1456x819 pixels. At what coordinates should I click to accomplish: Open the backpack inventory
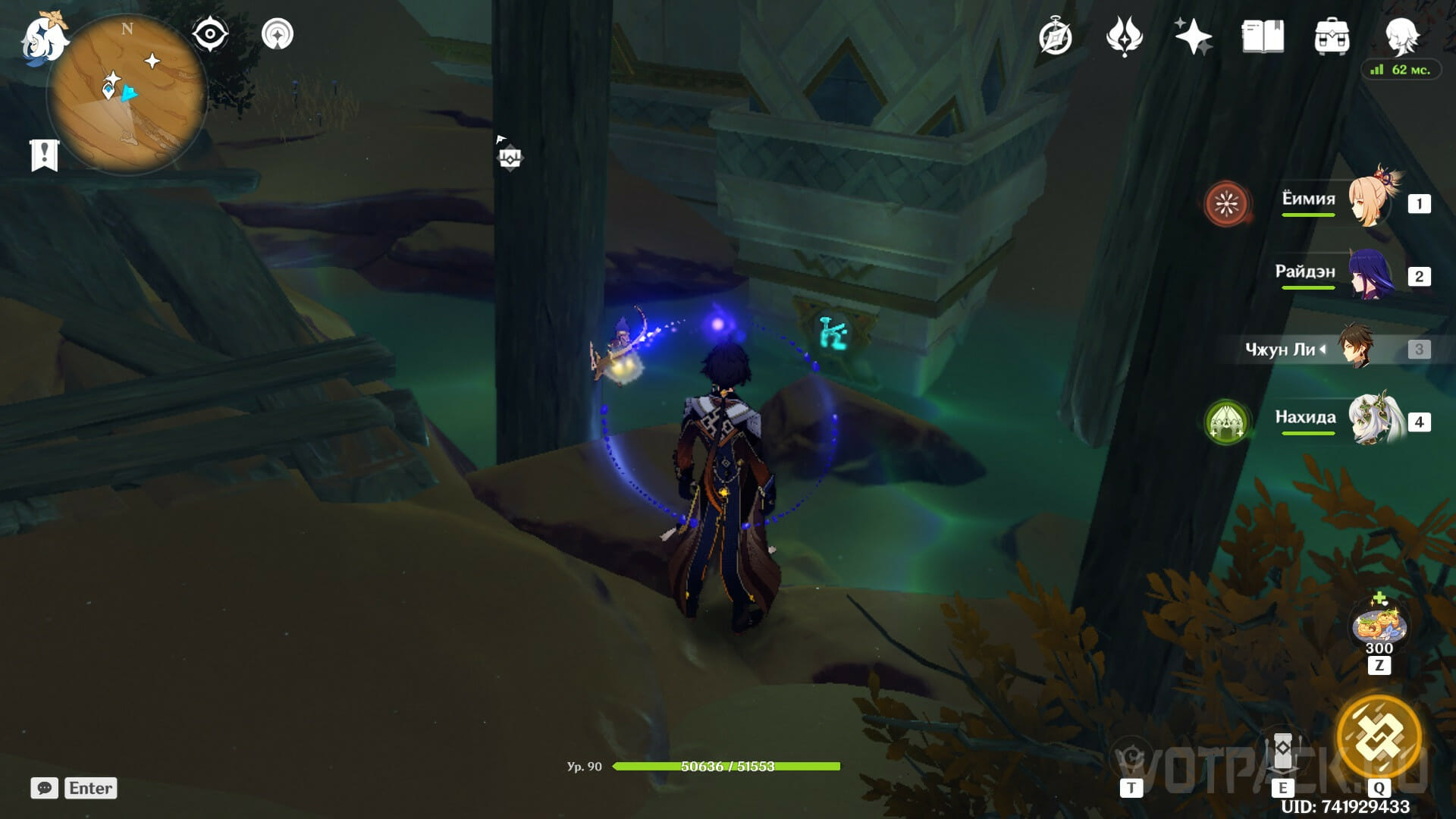coord(1332,36)
